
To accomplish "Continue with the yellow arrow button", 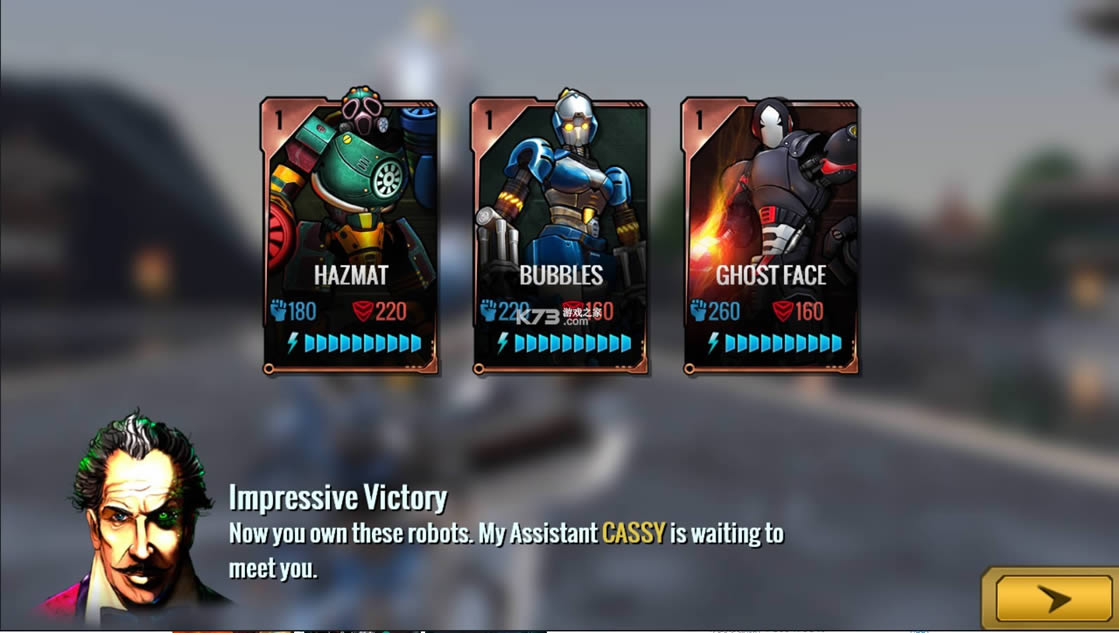I will coord(1050,599).
